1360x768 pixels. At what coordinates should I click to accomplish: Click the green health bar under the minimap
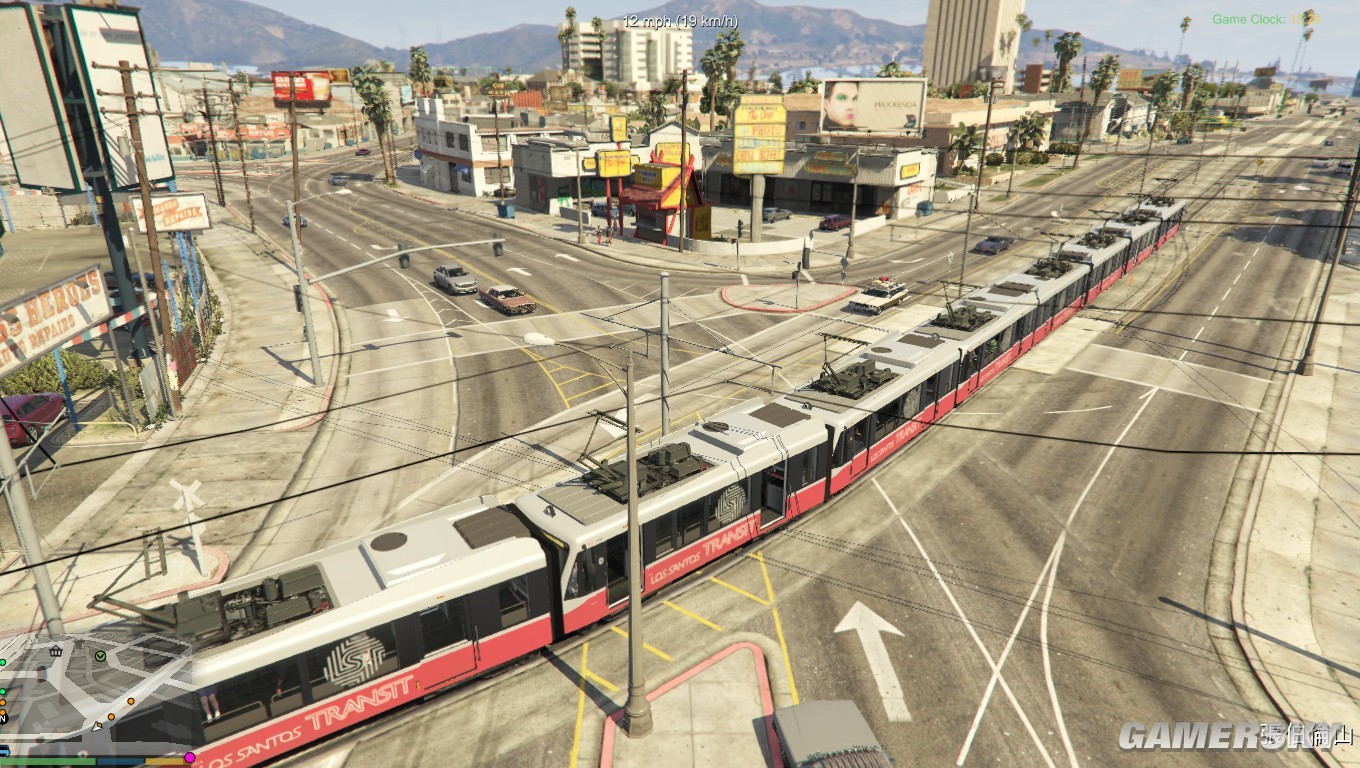click(48, 762)
